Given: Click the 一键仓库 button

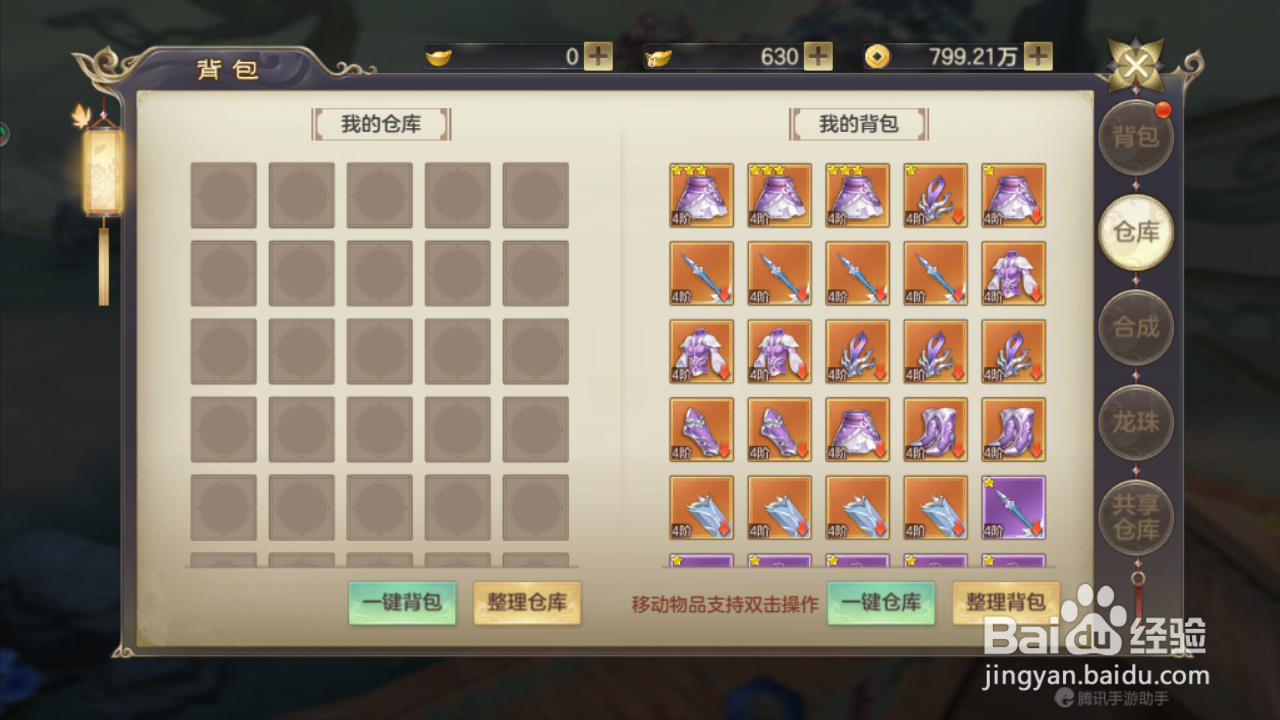Looking at the screenshot, I should coord(880,604).
